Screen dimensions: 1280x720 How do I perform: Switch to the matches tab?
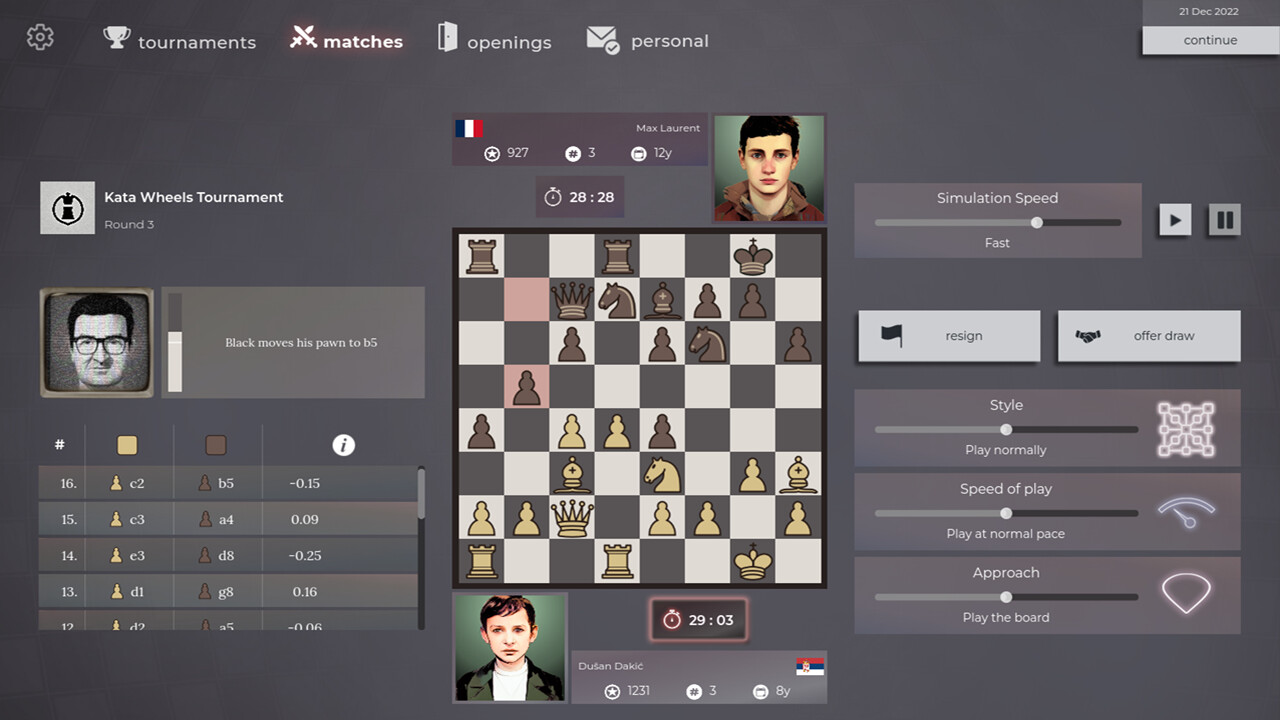tap(345, 41)
